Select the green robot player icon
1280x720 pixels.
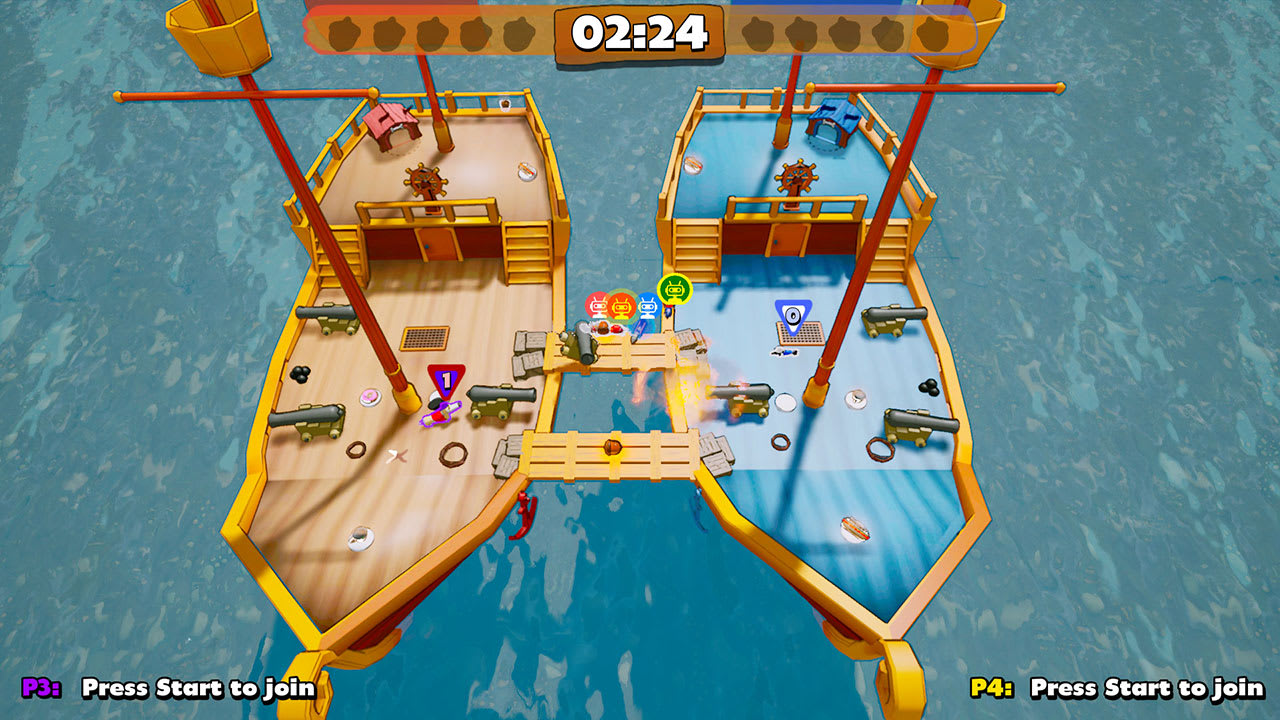click(x=675, y=290)
